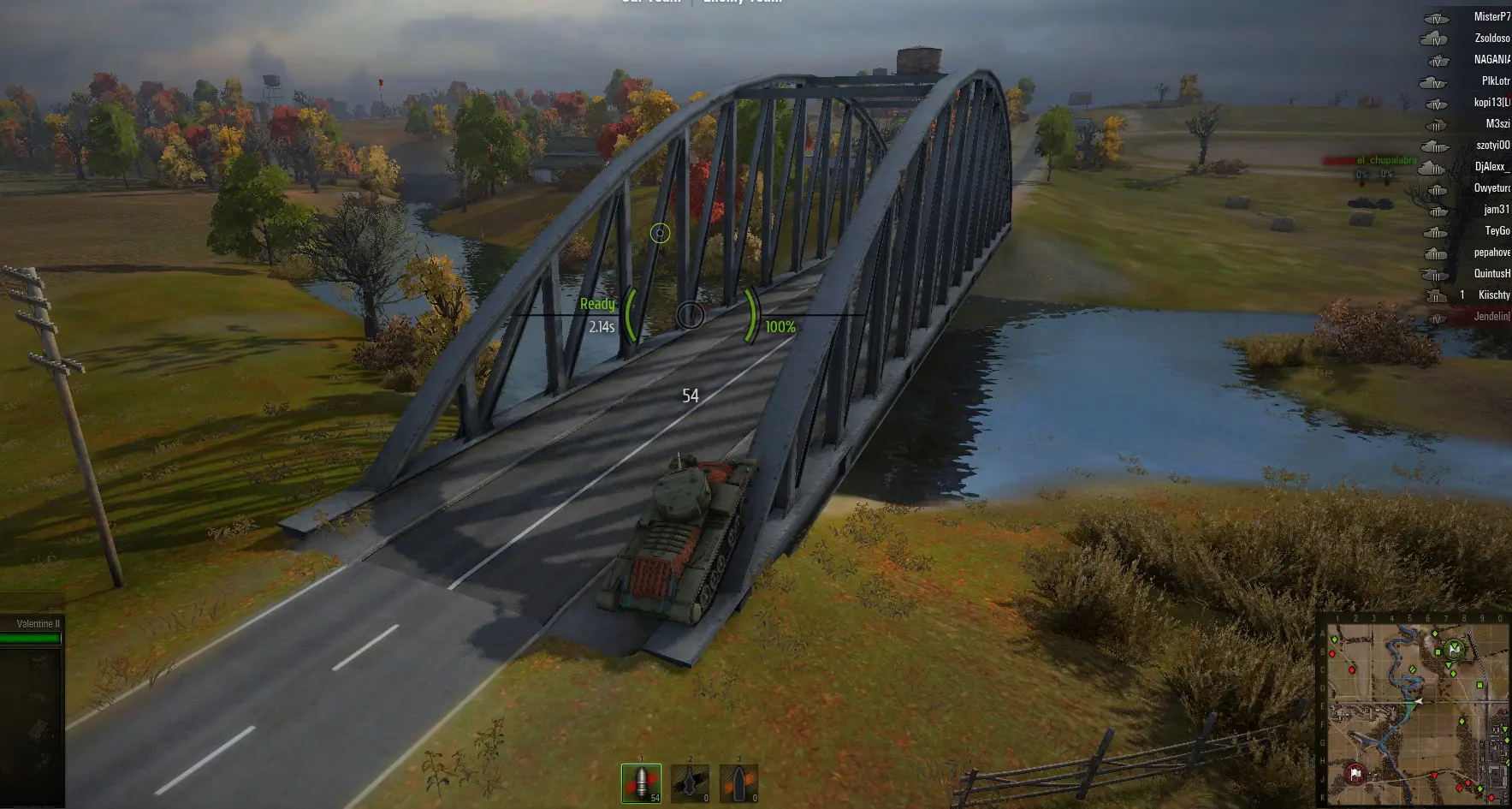Select player MisterP7 in the team list
1512x809 pixels.
tap(1491, 17)
